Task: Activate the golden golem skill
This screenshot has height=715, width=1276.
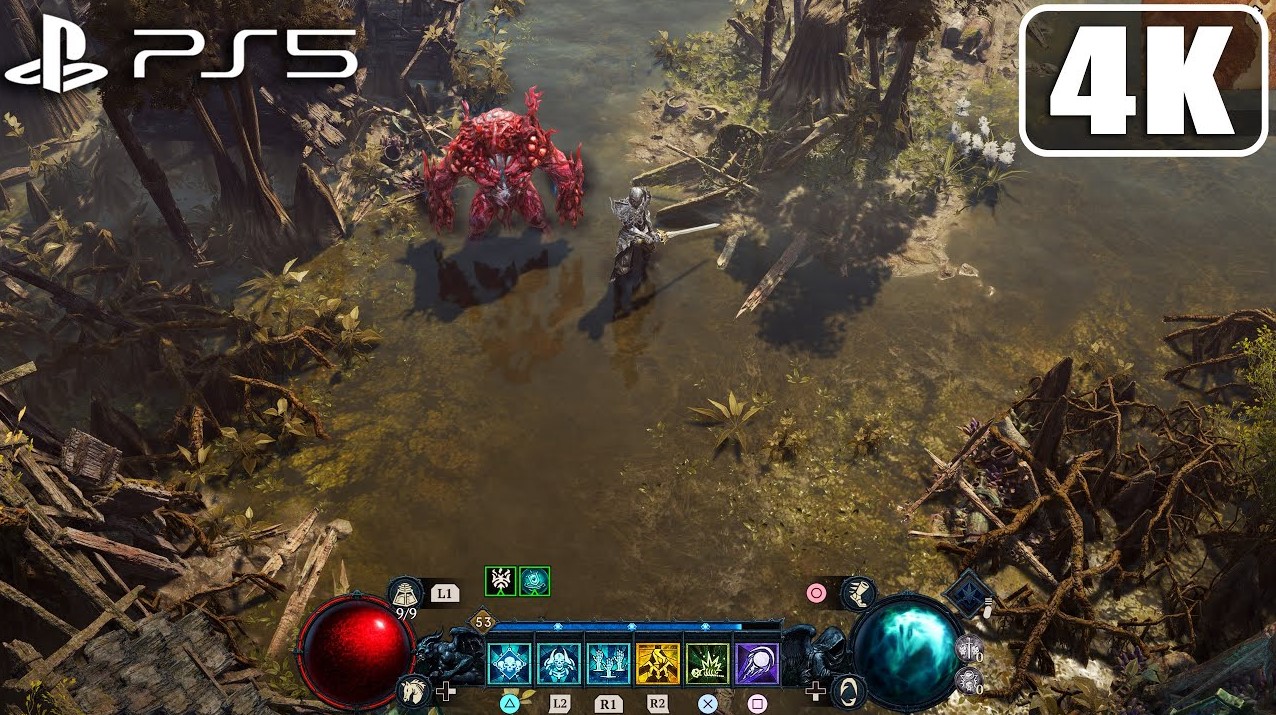Action: click(x=658, y=664)
